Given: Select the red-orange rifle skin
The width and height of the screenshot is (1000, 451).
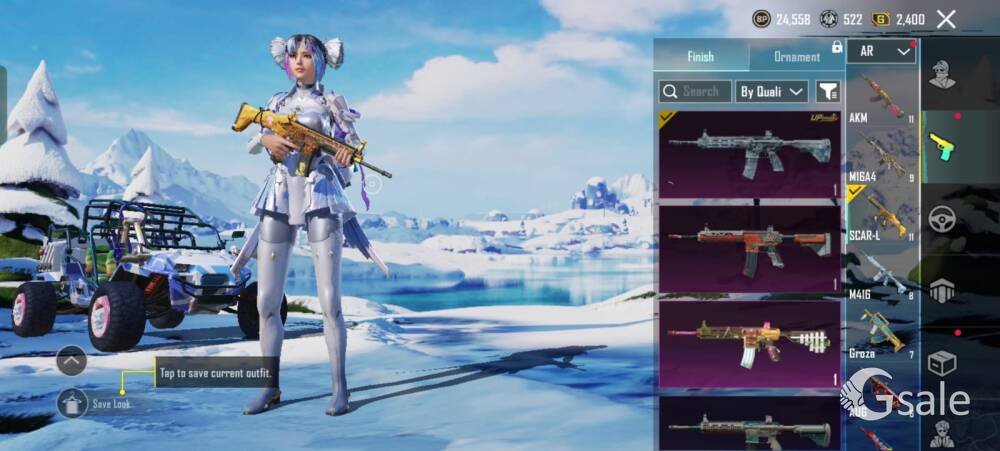Looking at the screenshot, I should click(749, 247).
